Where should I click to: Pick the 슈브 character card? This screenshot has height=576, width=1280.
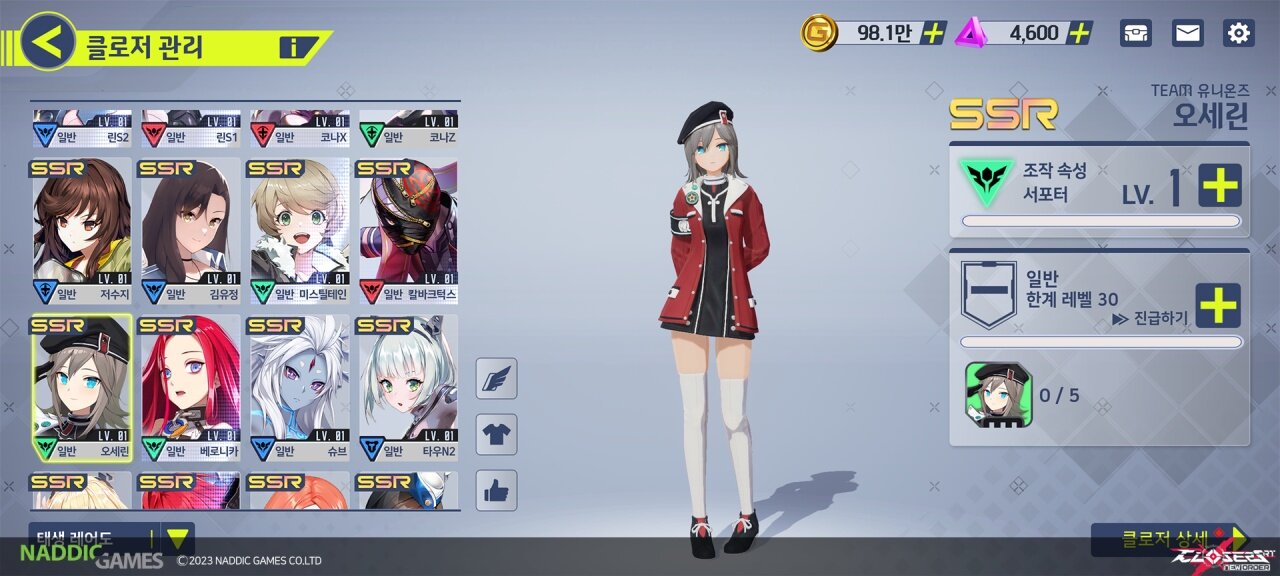tap(300, 388)
